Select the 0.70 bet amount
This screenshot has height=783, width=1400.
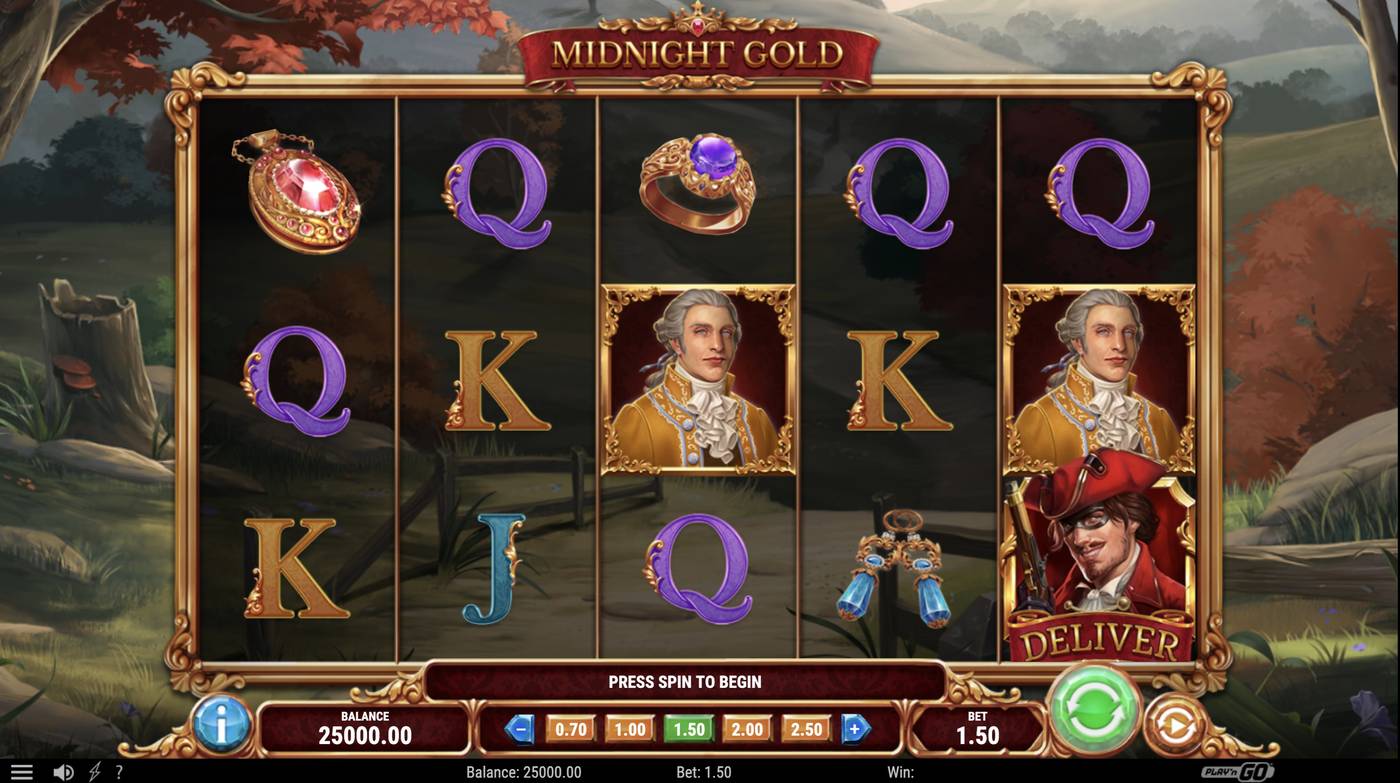568,729
